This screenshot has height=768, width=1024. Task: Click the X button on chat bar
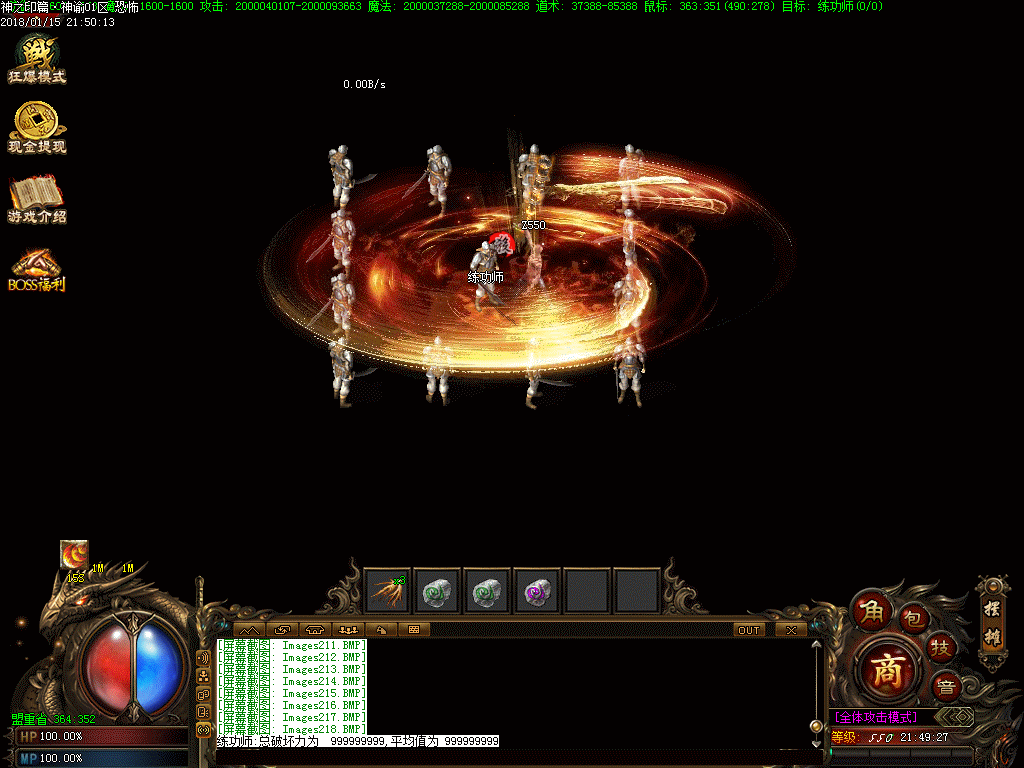coord(791,630)
